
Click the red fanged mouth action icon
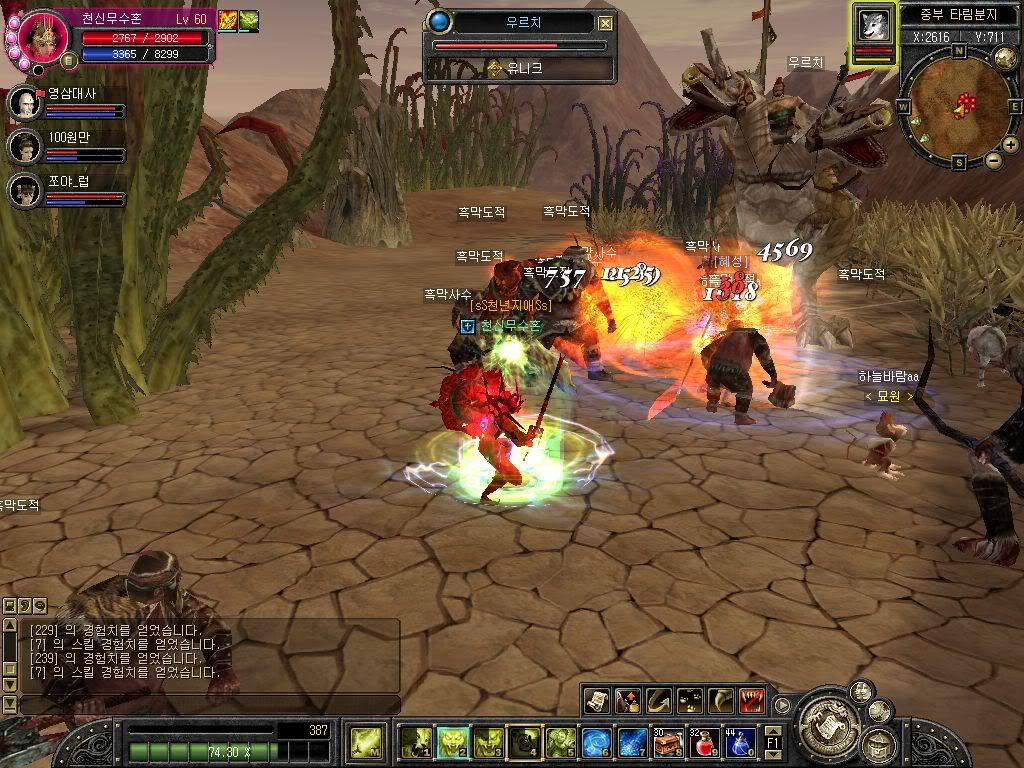pyautogui.click(x=753, y=700)
